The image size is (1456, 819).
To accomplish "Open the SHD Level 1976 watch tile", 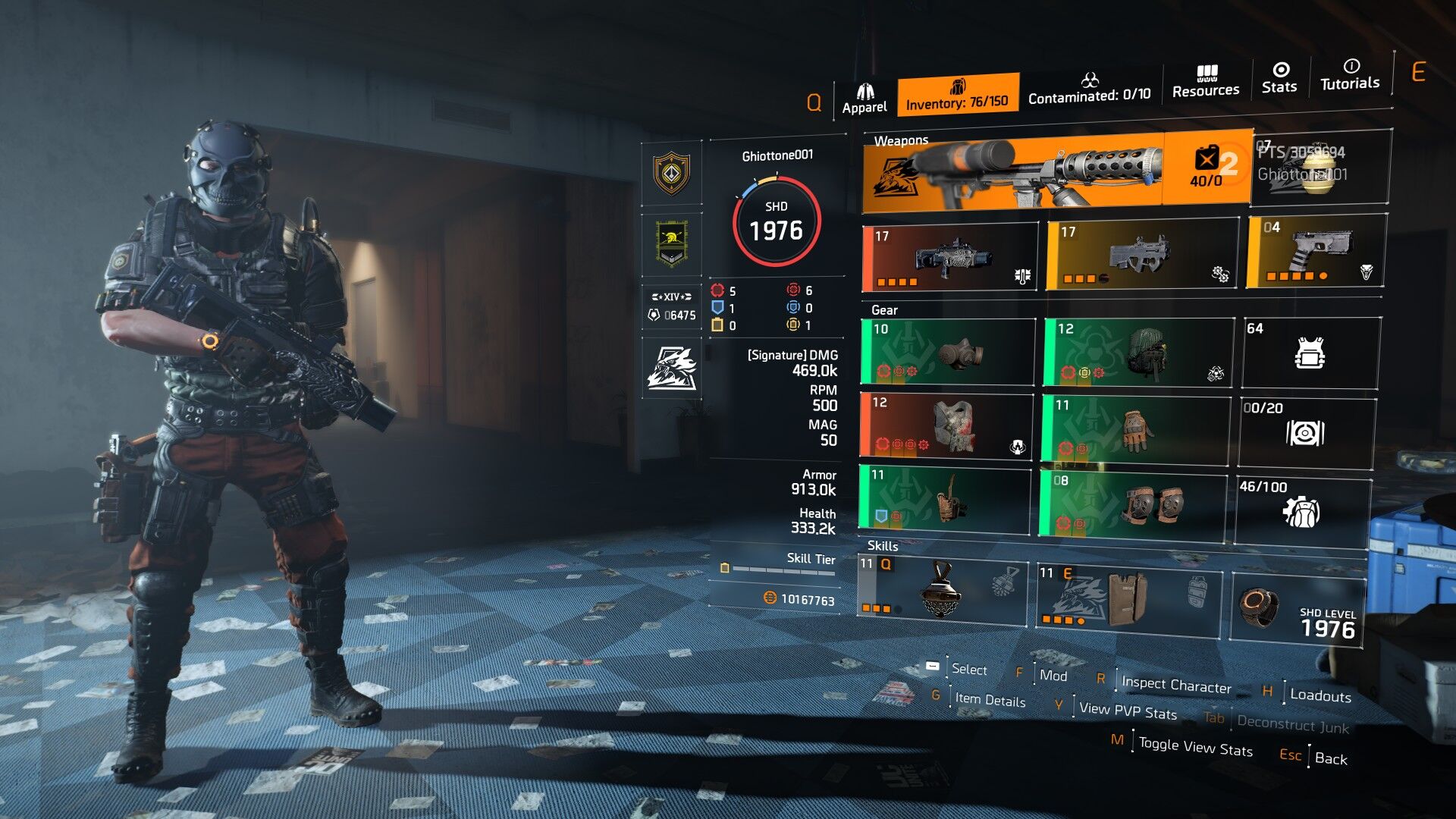I will coord(1297,610).
